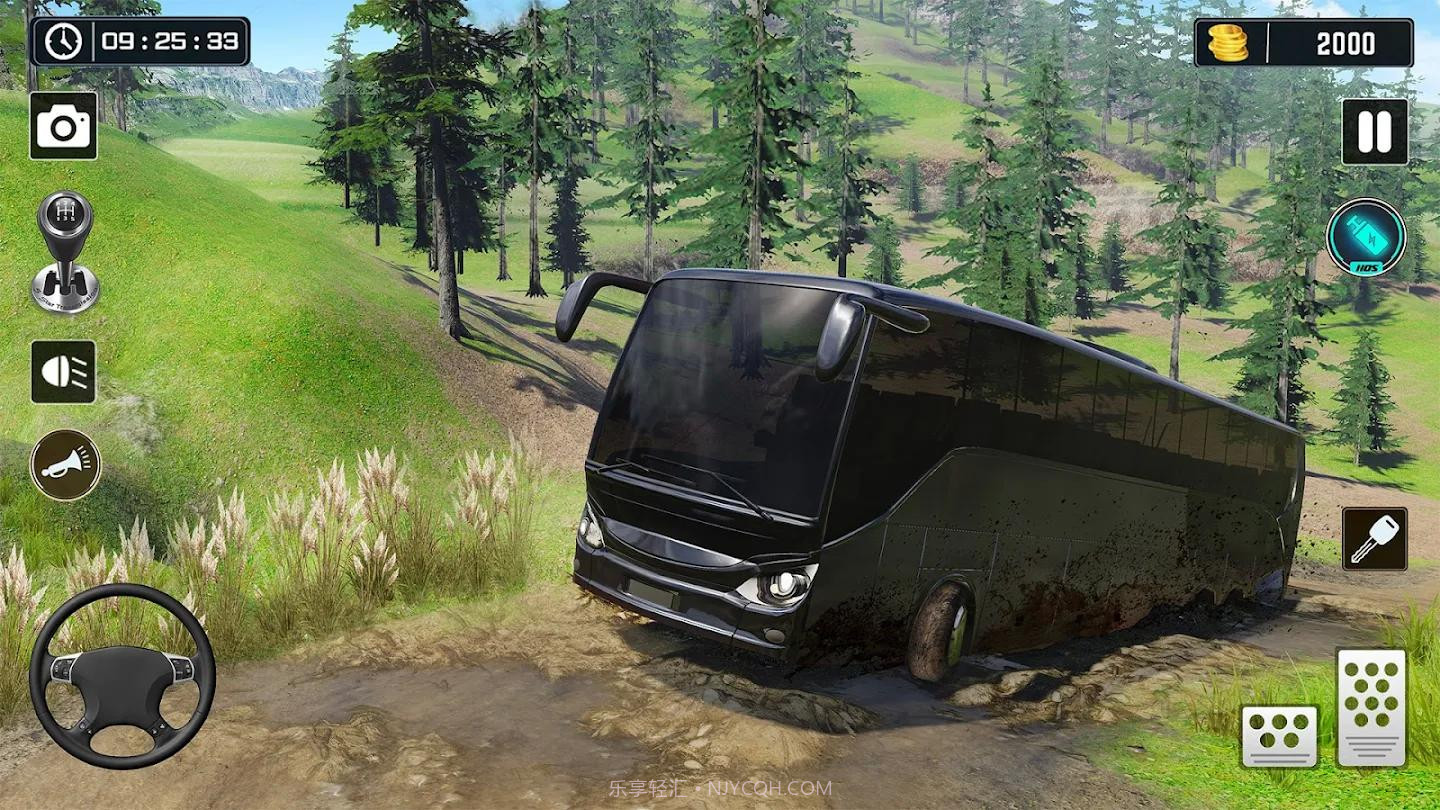Tap the camera view button
1440x810 pixels.
coord(63,126)
